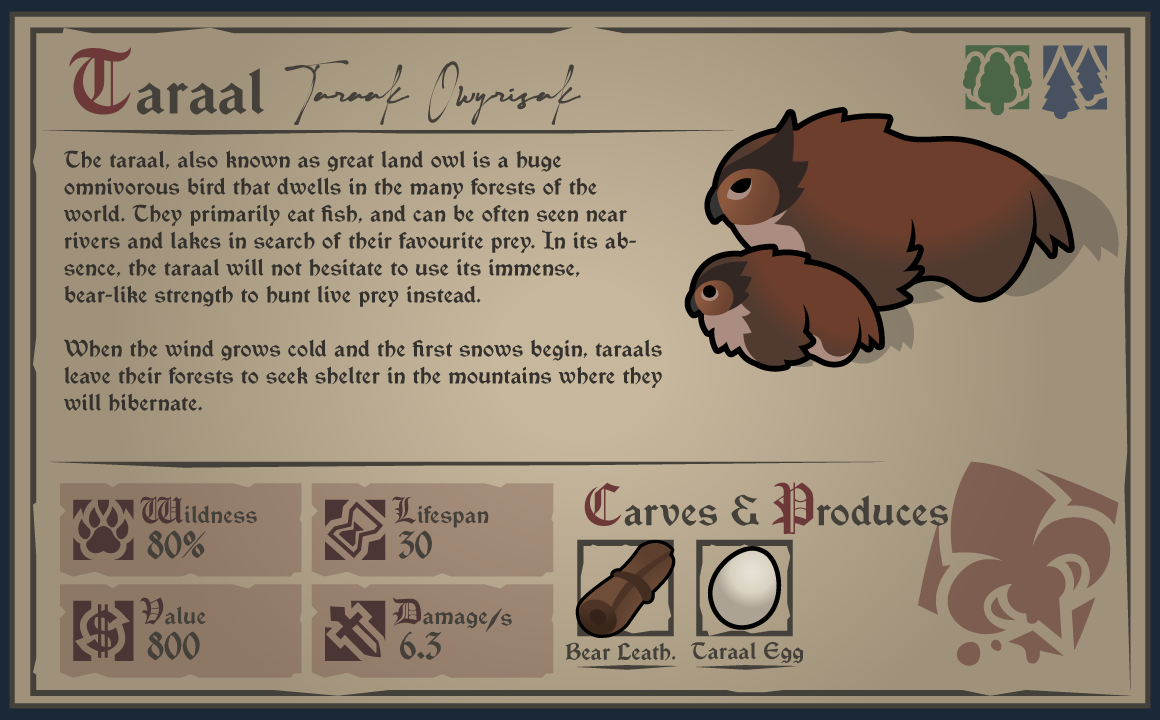Click the blue pine forest biome icon
This screenshot has height=720, width=1160.
[x=1075, y=78]
